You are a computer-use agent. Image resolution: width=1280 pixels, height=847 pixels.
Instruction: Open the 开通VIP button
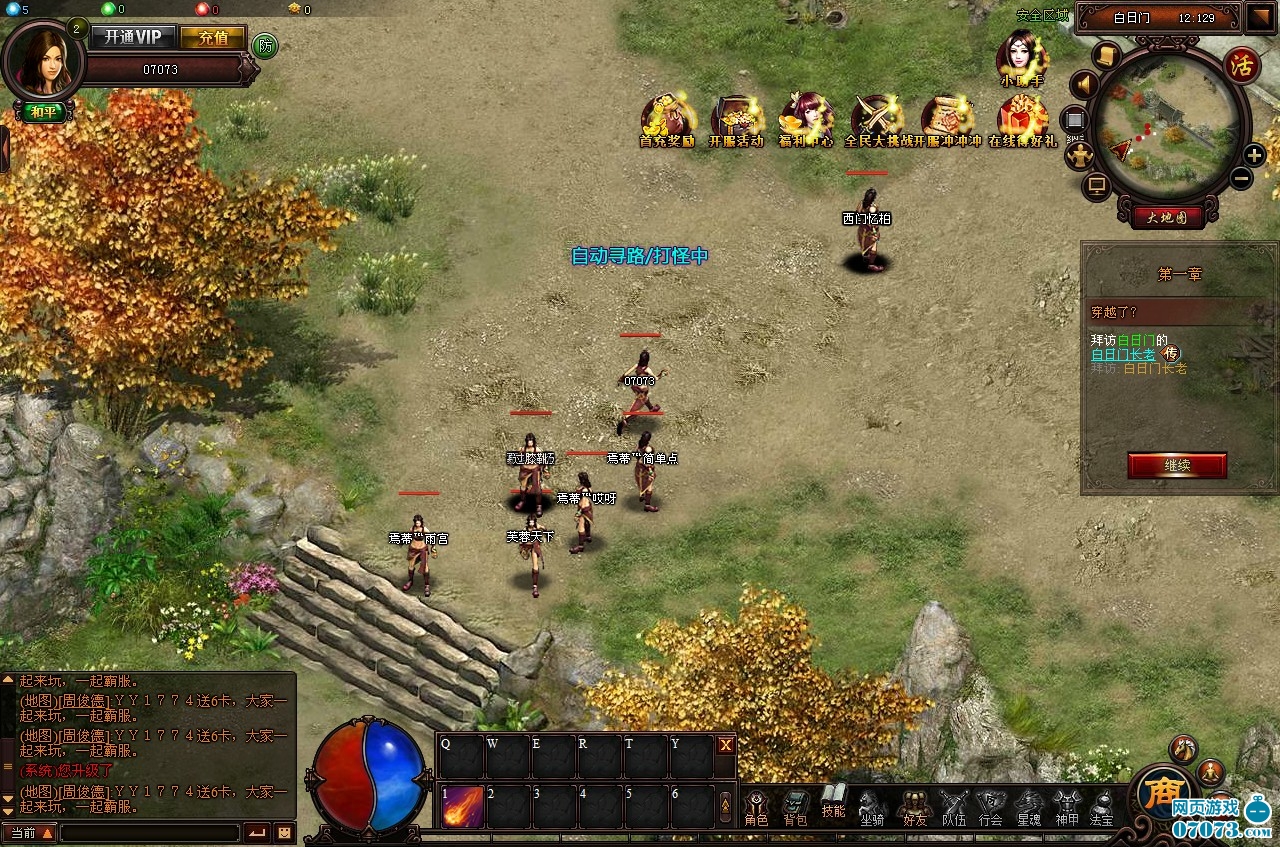[x=134, y=37]
